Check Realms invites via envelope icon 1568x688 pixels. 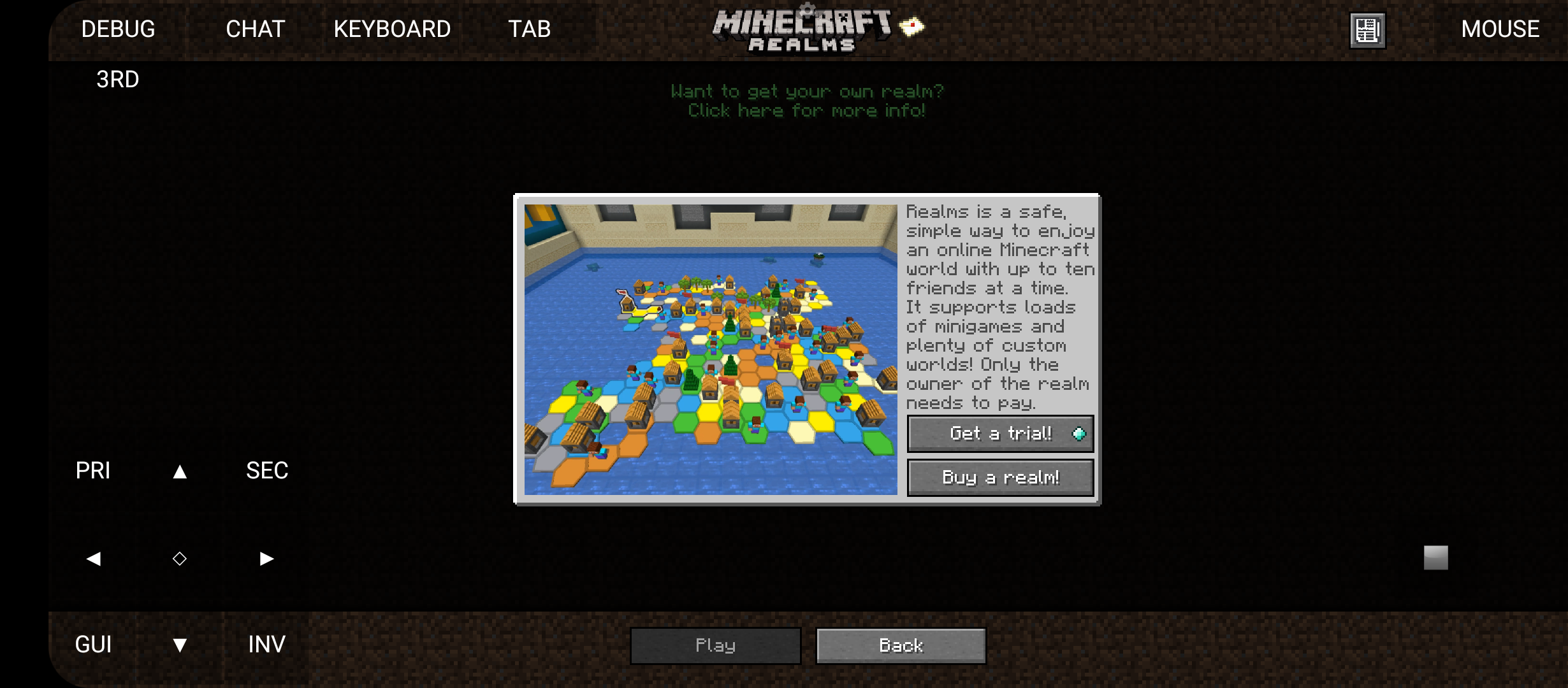coord(912,26)
